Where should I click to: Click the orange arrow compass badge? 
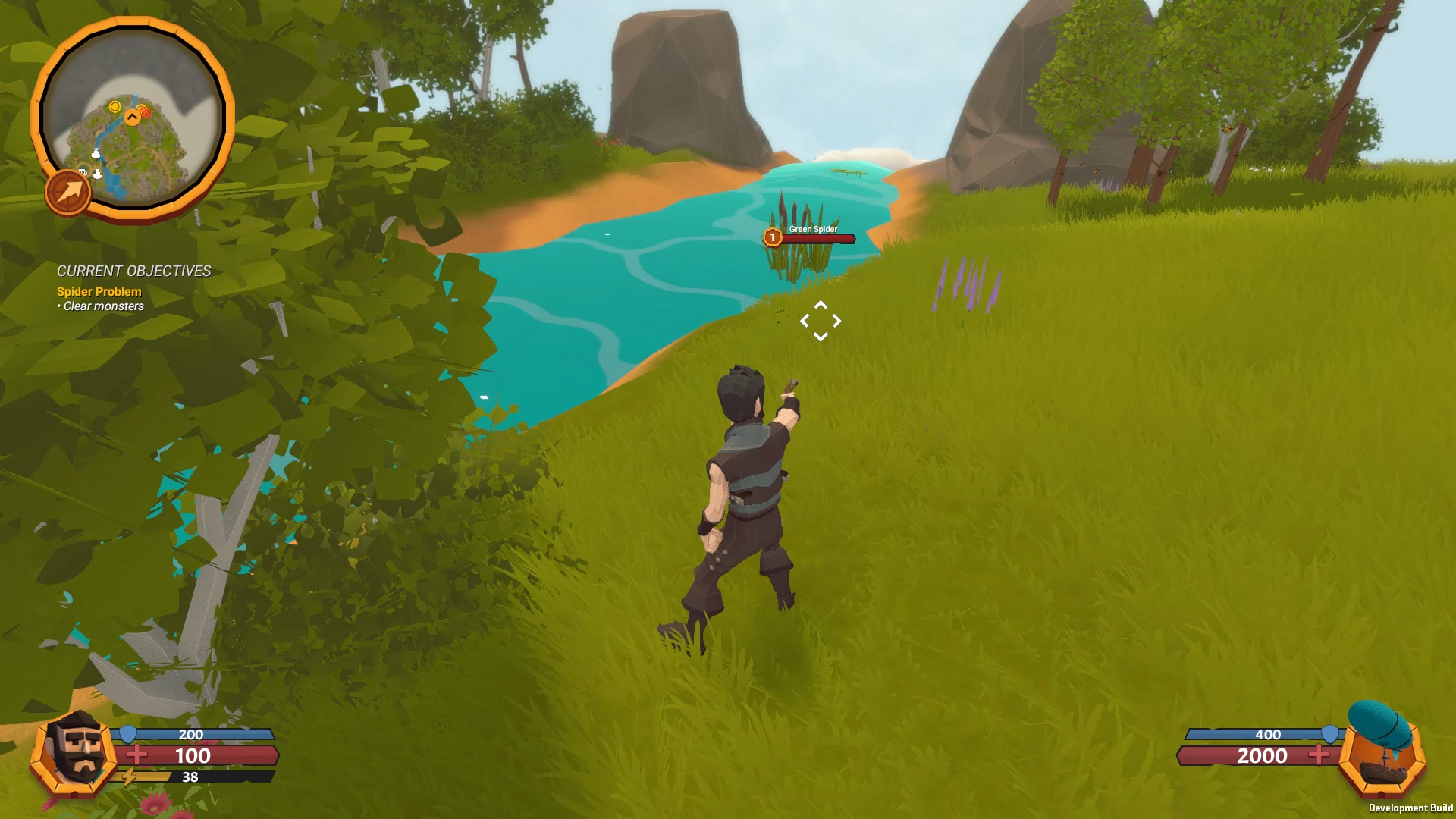[68, 192]
